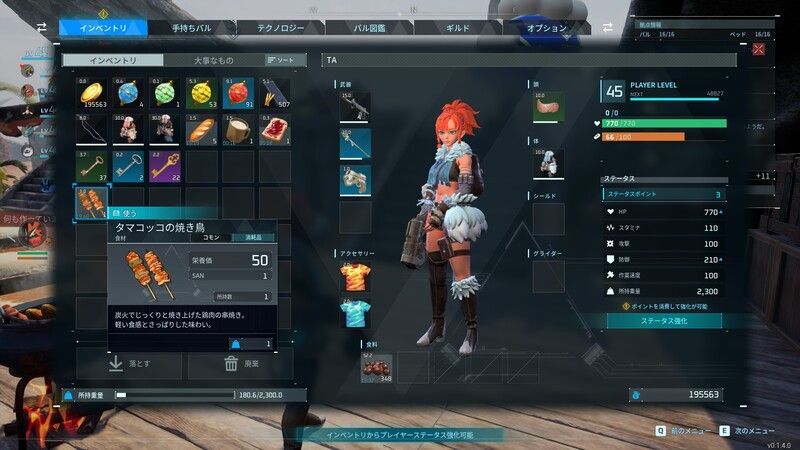Click the berries food slot

[x=376, y=368]
